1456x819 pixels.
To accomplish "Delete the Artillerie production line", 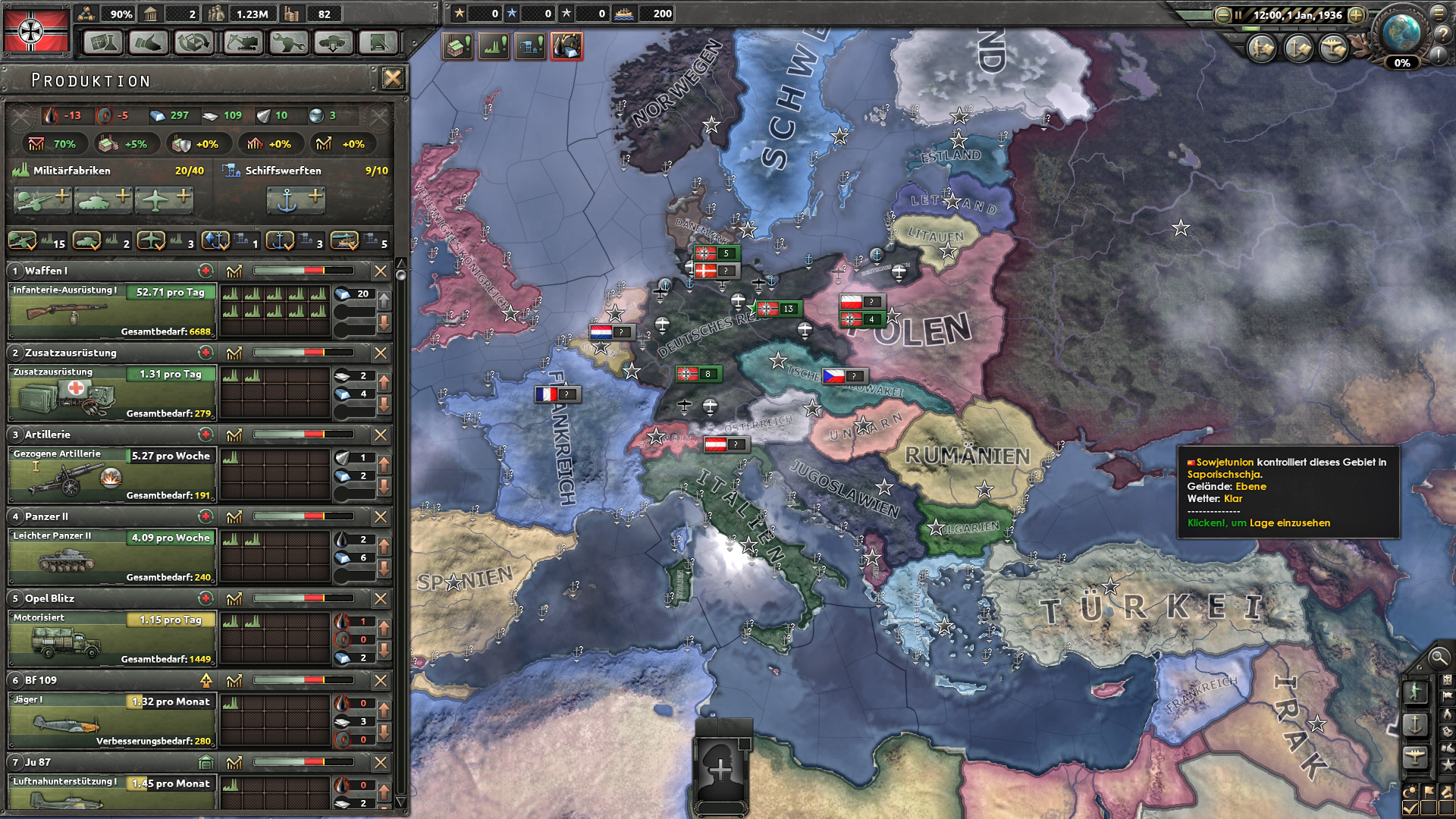I will click(x=381, y=435).
